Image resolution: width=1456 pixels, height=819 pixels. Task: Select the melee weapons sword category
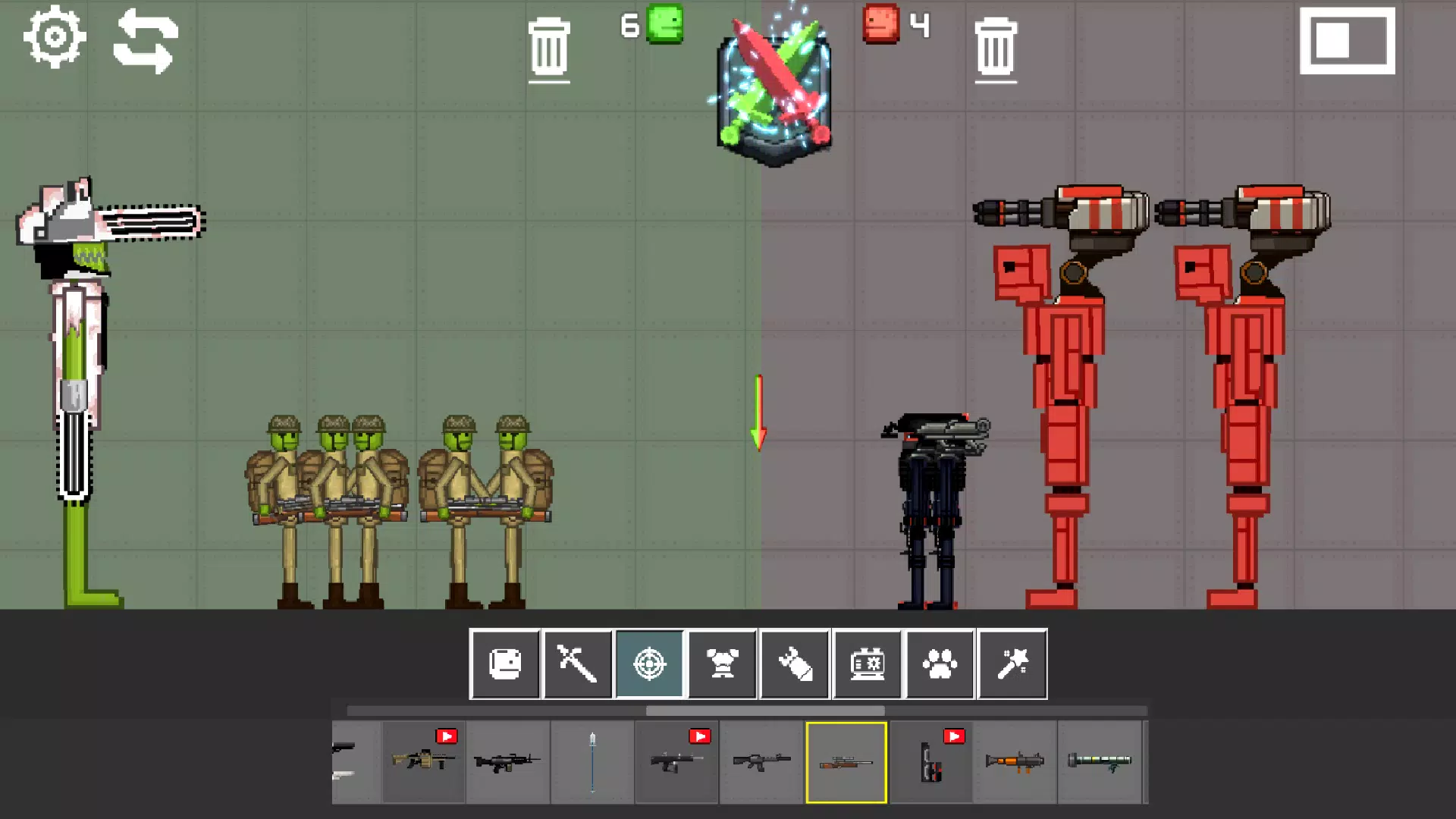click(x=578, y=664)
